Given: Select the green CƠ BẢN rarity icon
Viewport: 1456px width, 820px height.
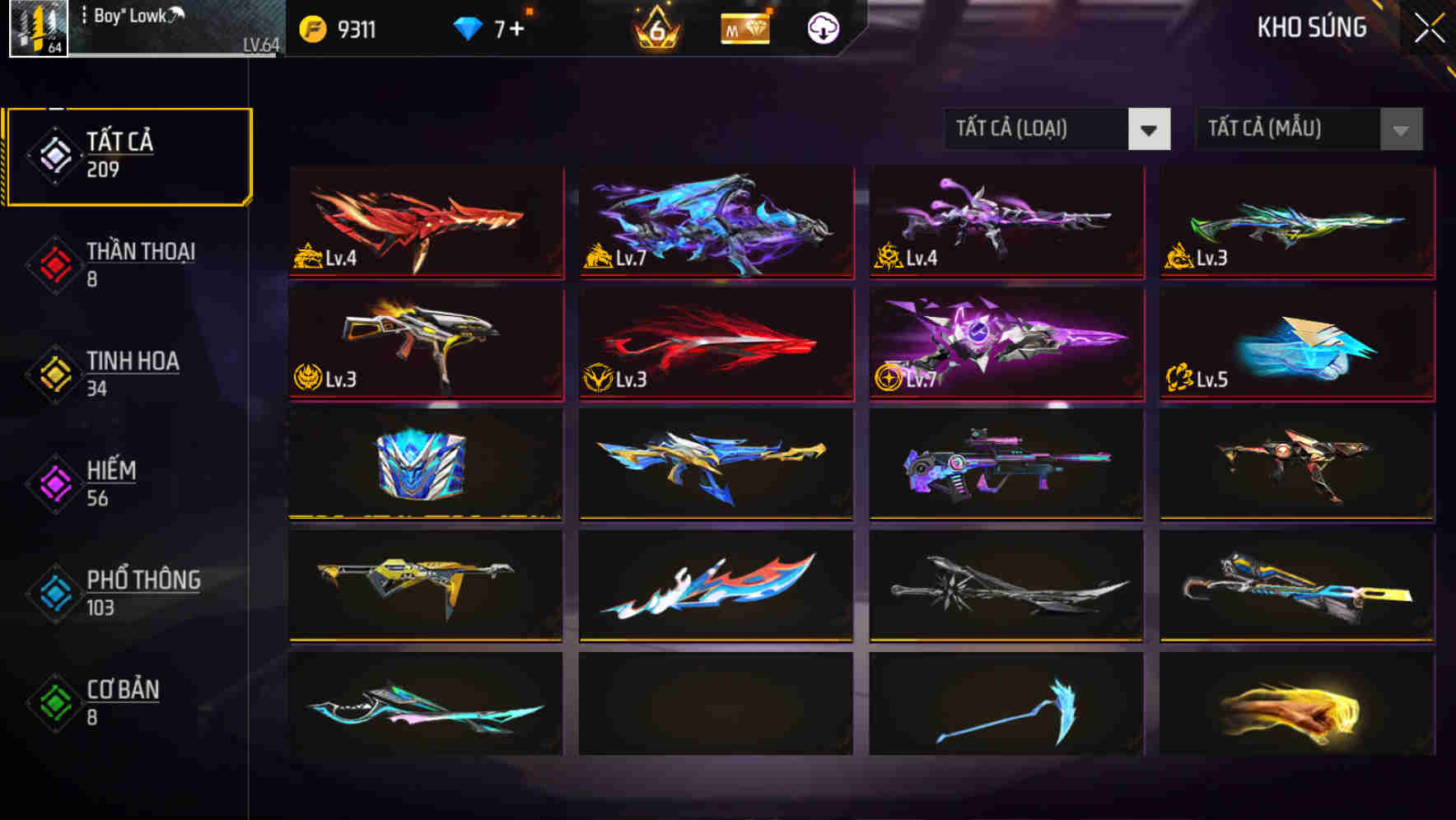Looking at the screenshot, I should coord(54,701).
